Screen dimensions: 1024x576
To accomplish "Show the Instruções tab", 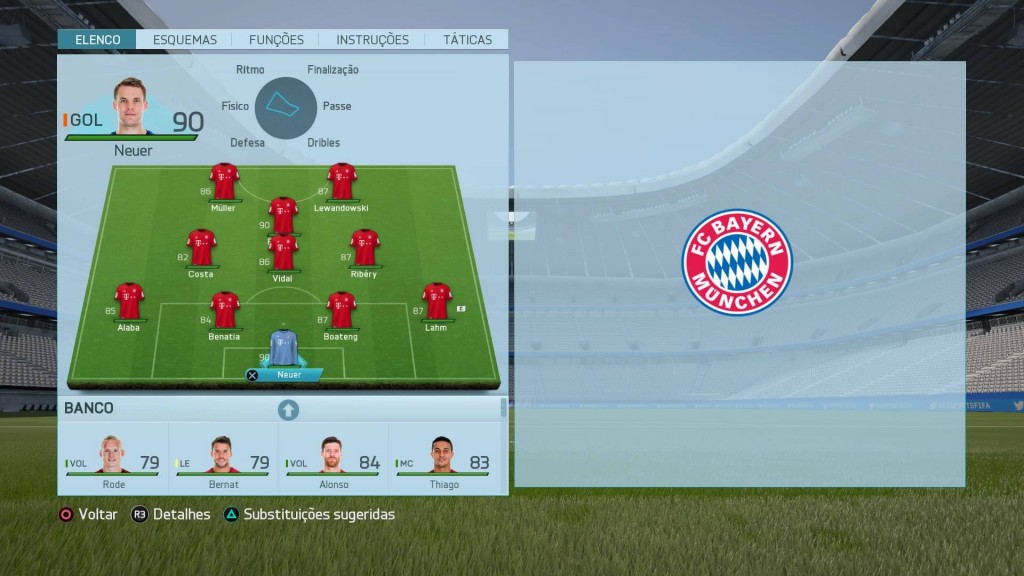I will tap(372, 40).
